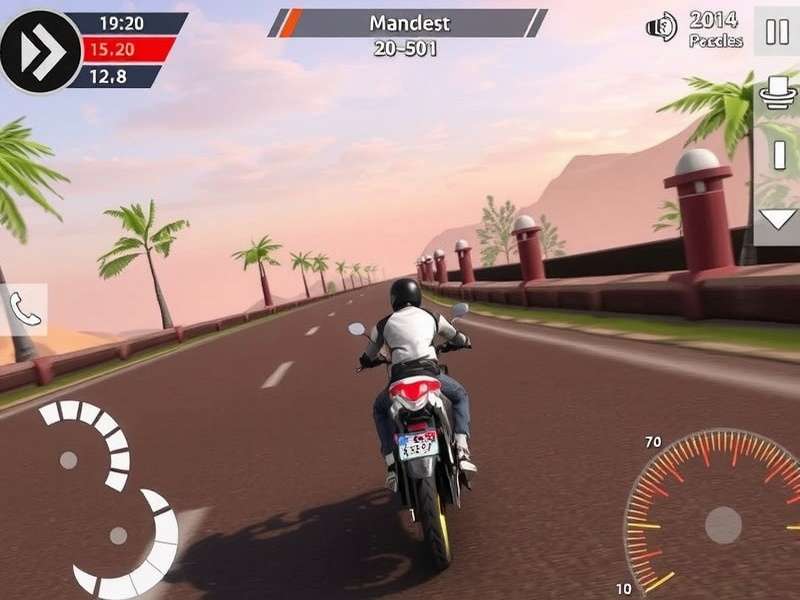Pause the race with the pause button
Image resolution: width=800 pixels, height=600 pixels.
(777, 31)
